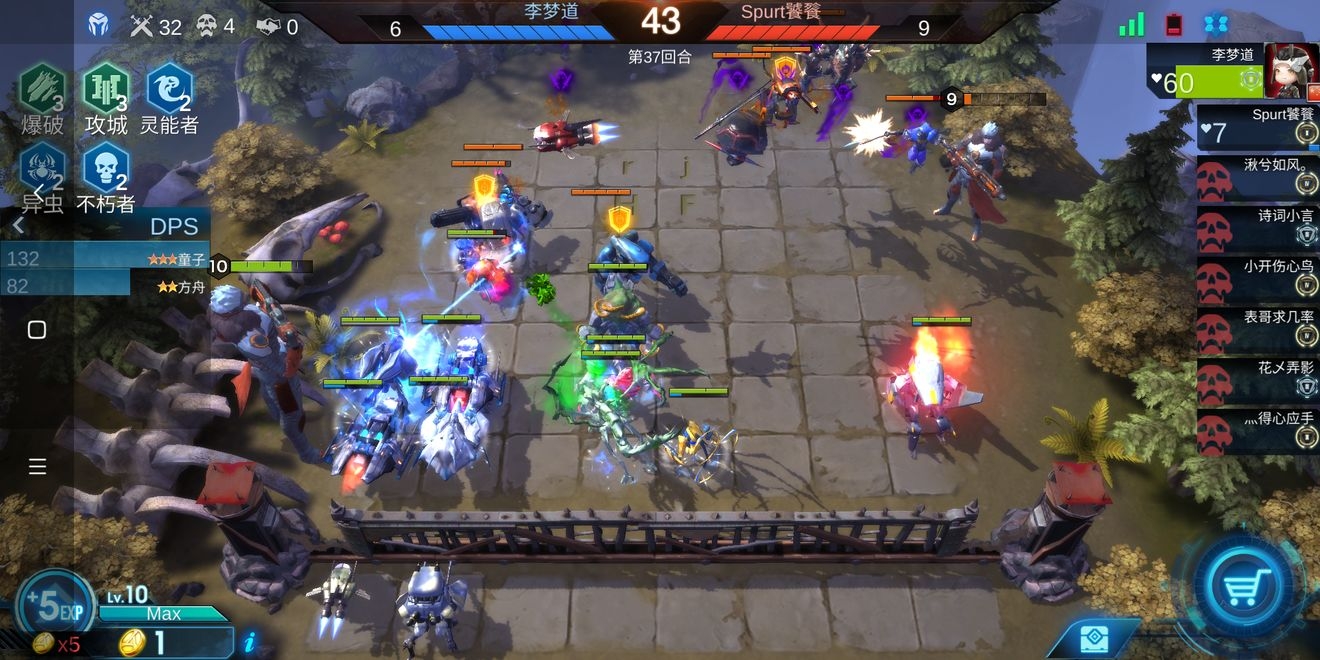Pick 表哥求几率 from the player list
Screen dimensions: 1320x660
[1258, 330]
